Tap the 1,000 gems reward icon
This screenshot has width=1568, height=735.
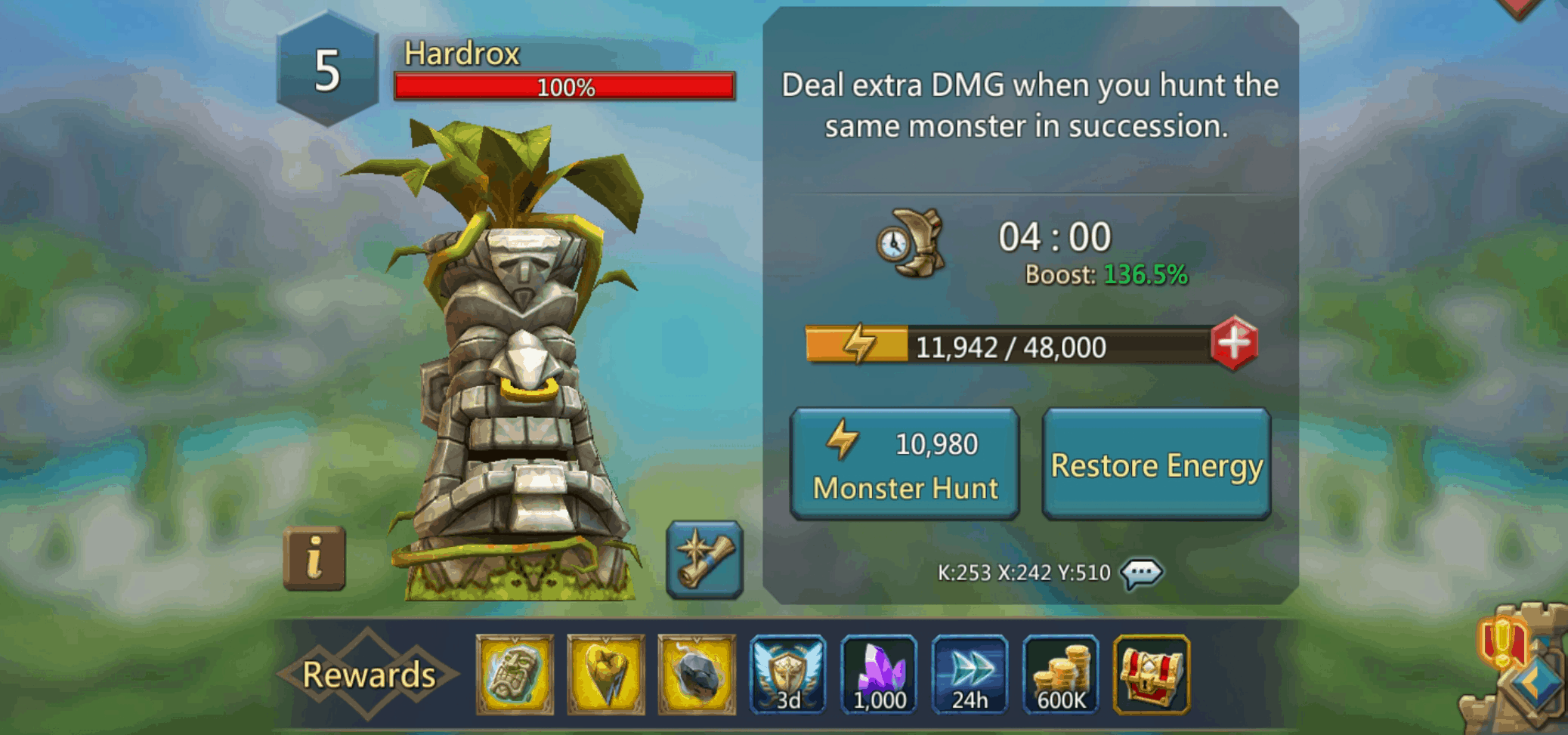tap(879, 673)
